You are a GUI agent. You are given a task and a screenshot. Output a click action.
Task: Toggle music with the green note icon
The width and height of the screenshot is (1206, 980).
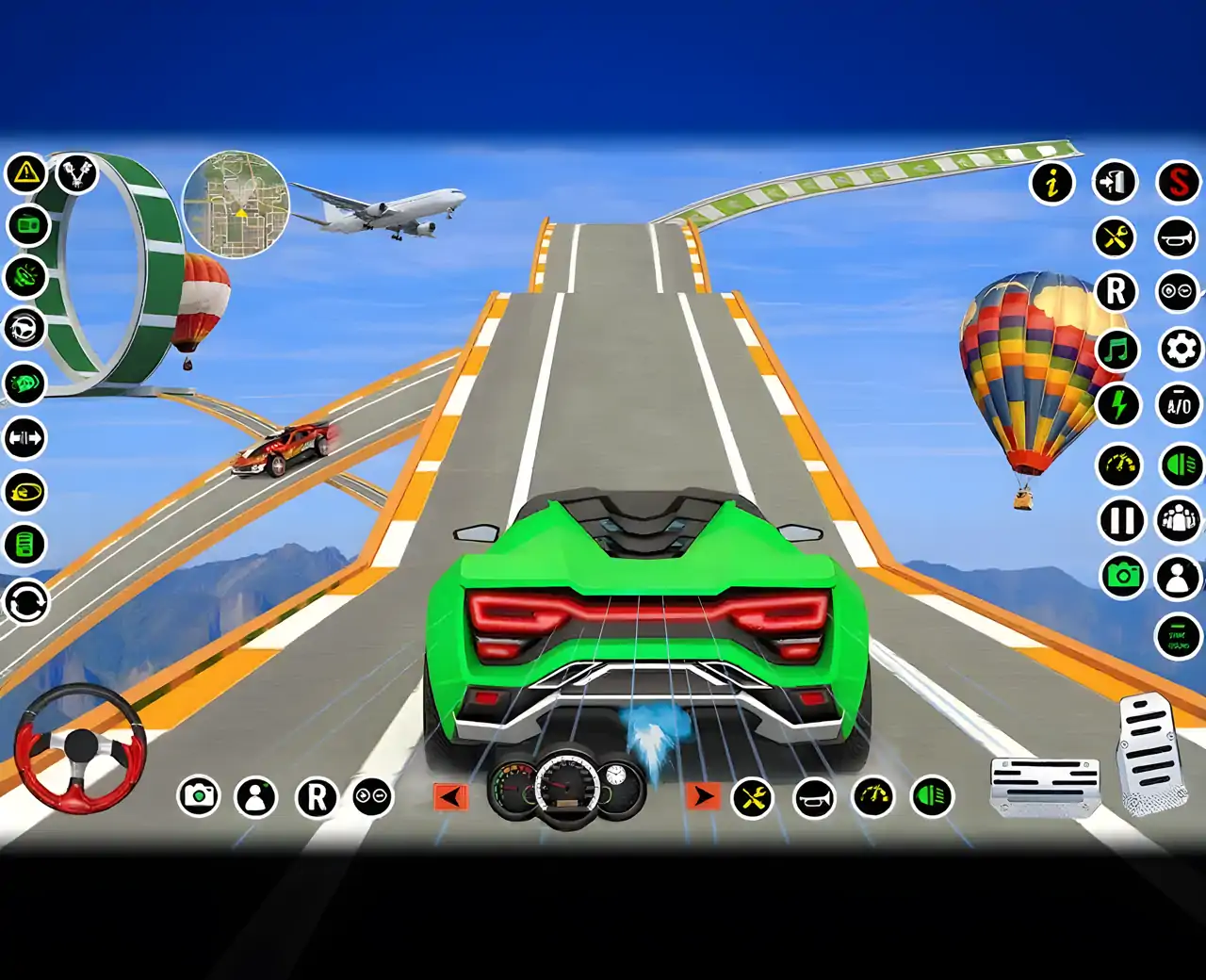[1118, 351]
